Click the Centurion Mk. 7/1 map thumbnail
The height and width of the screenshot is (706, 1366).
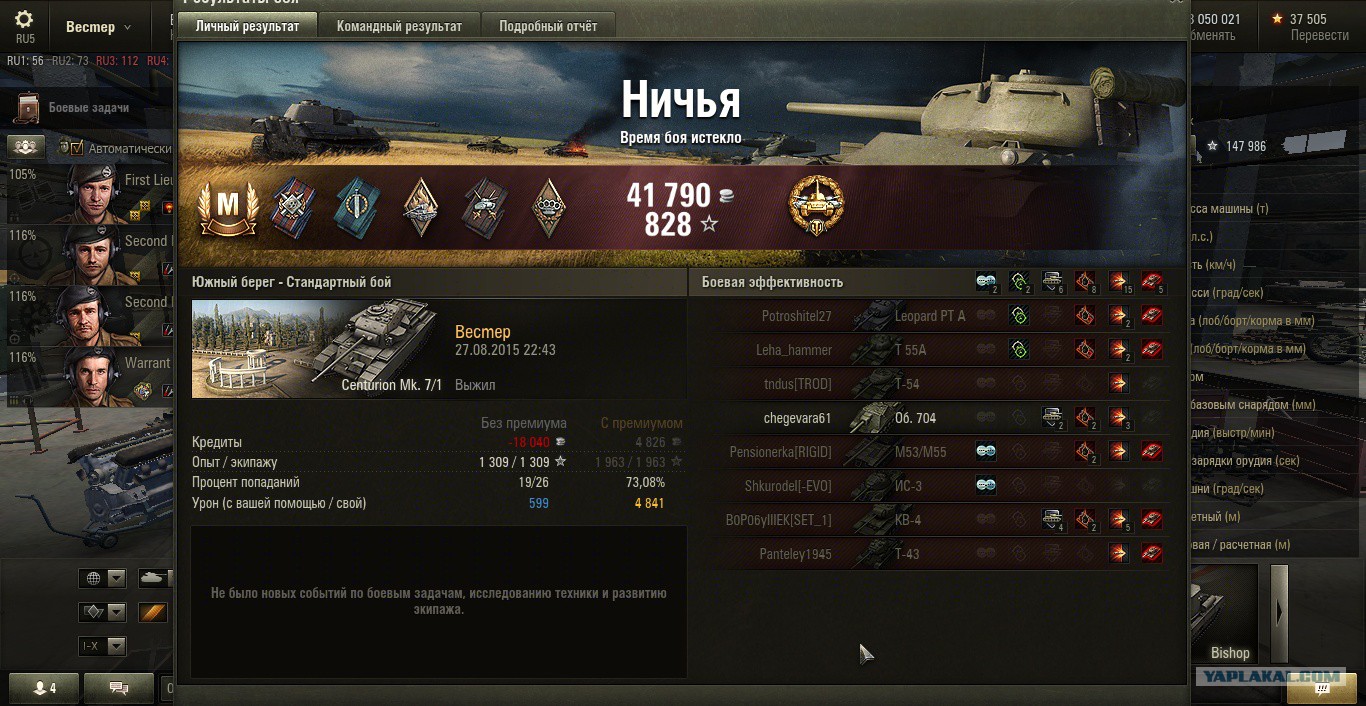pos(316,349)
